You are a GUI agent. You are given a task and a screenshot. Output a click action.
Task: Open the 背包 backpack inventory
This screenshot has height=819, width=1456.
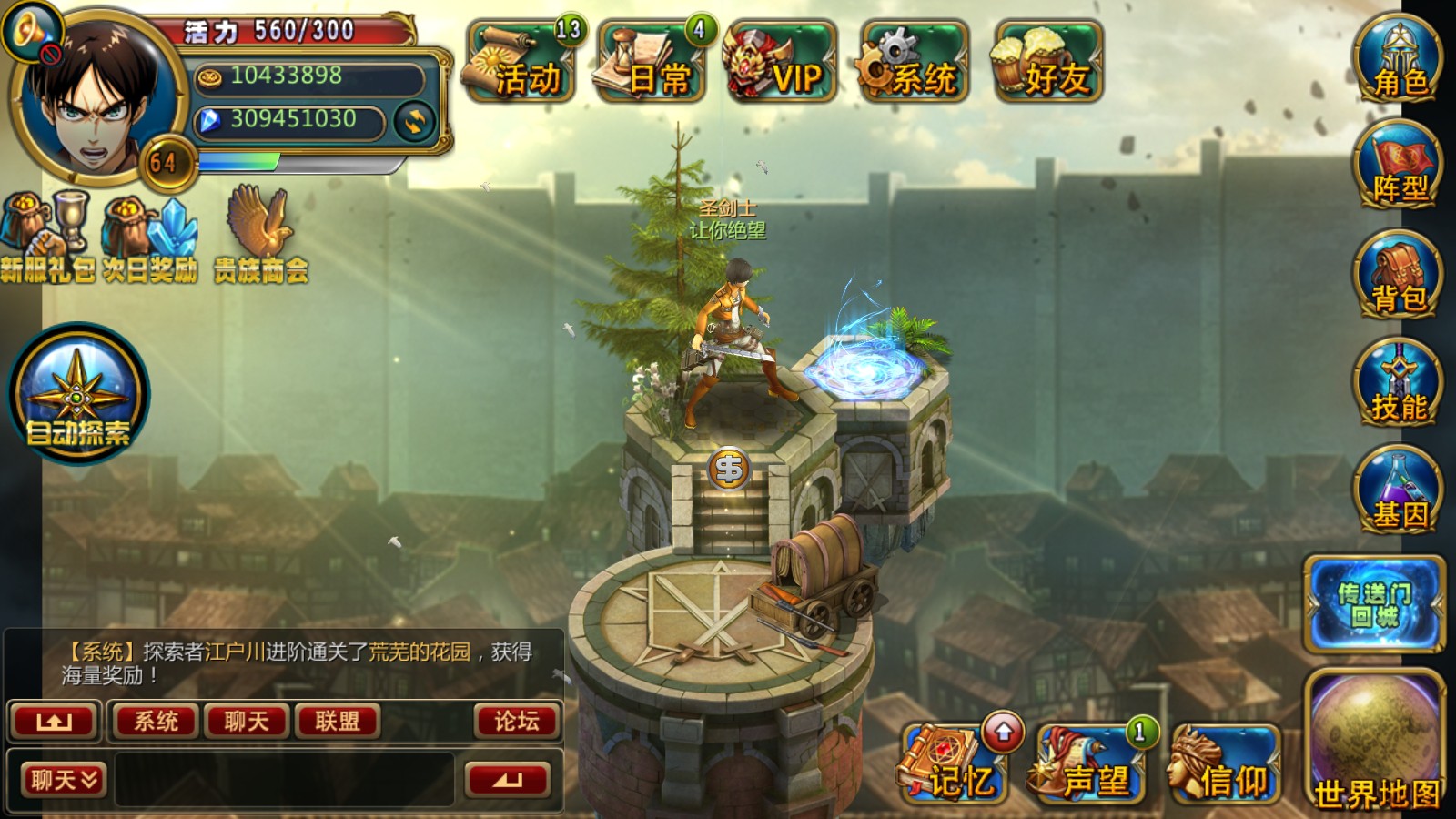[1398, 274]
